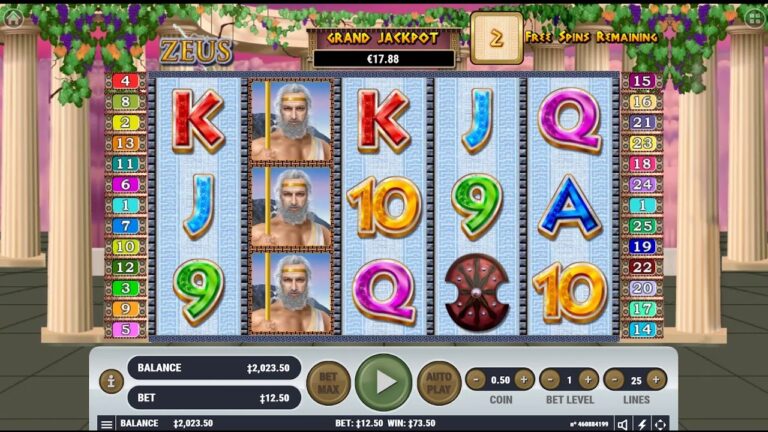Show payline 5 marker
Image resolution: width=768 pixels, height=432 pixels.
126,329
